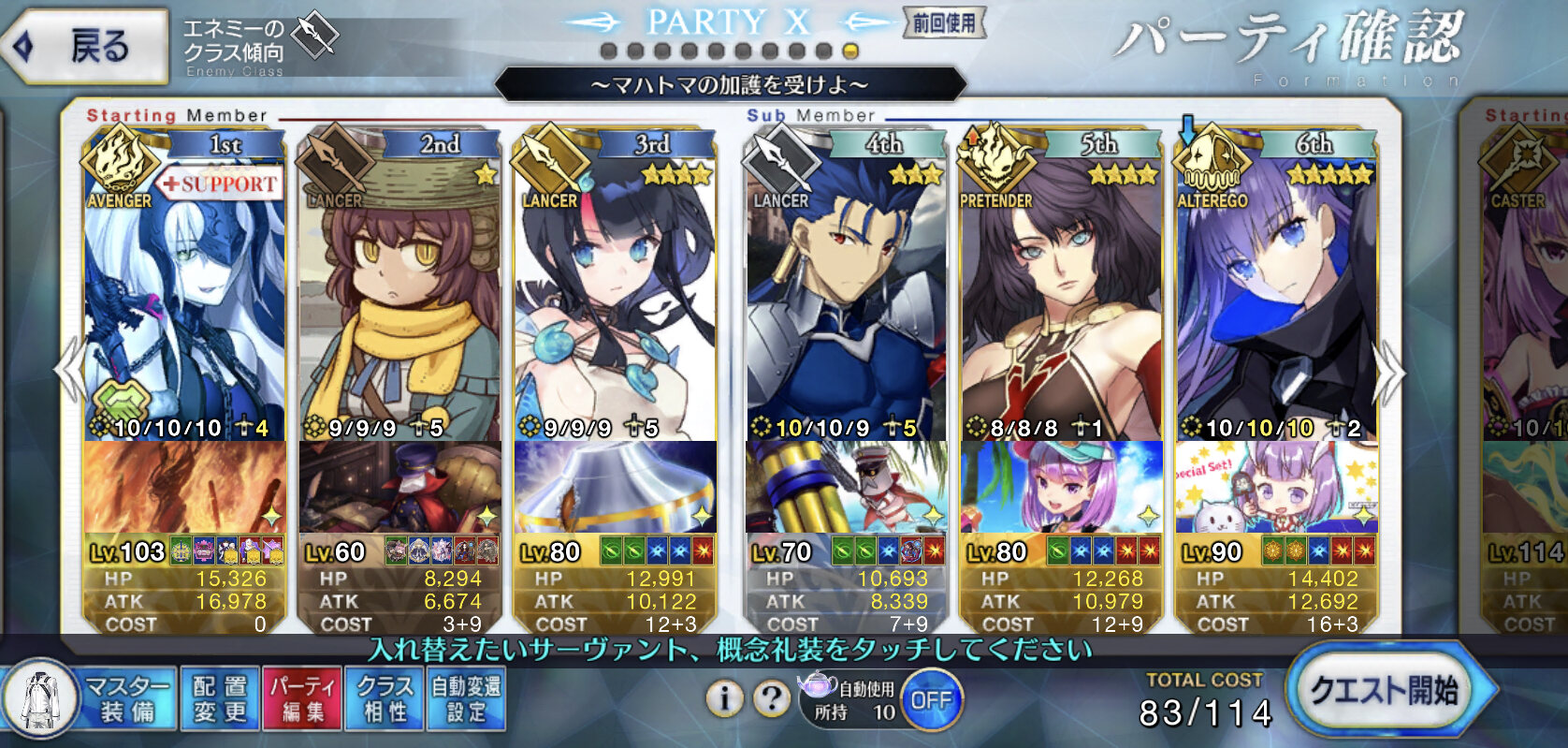This screenshot has width=1568, height=748.
Task: Start the quest (クエスト開始)
Action: [x=1385, y=693]
